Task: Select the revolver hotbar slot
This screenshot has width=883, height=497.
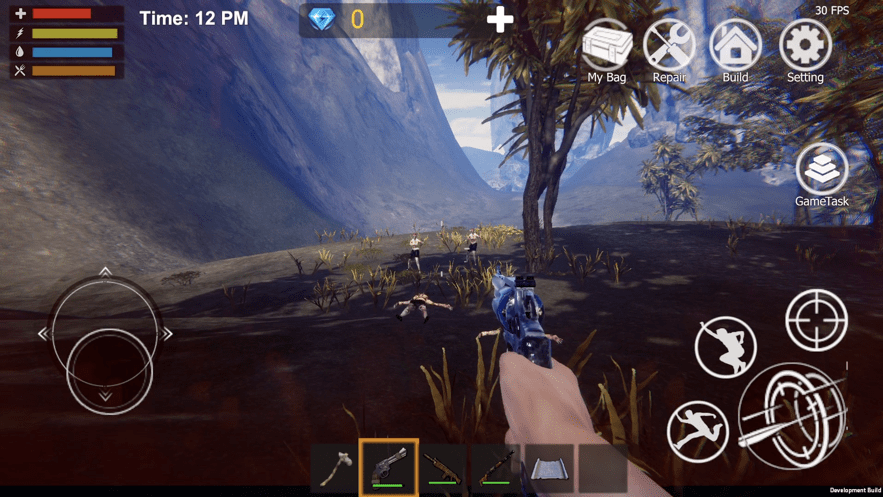Action: (389, 467)
